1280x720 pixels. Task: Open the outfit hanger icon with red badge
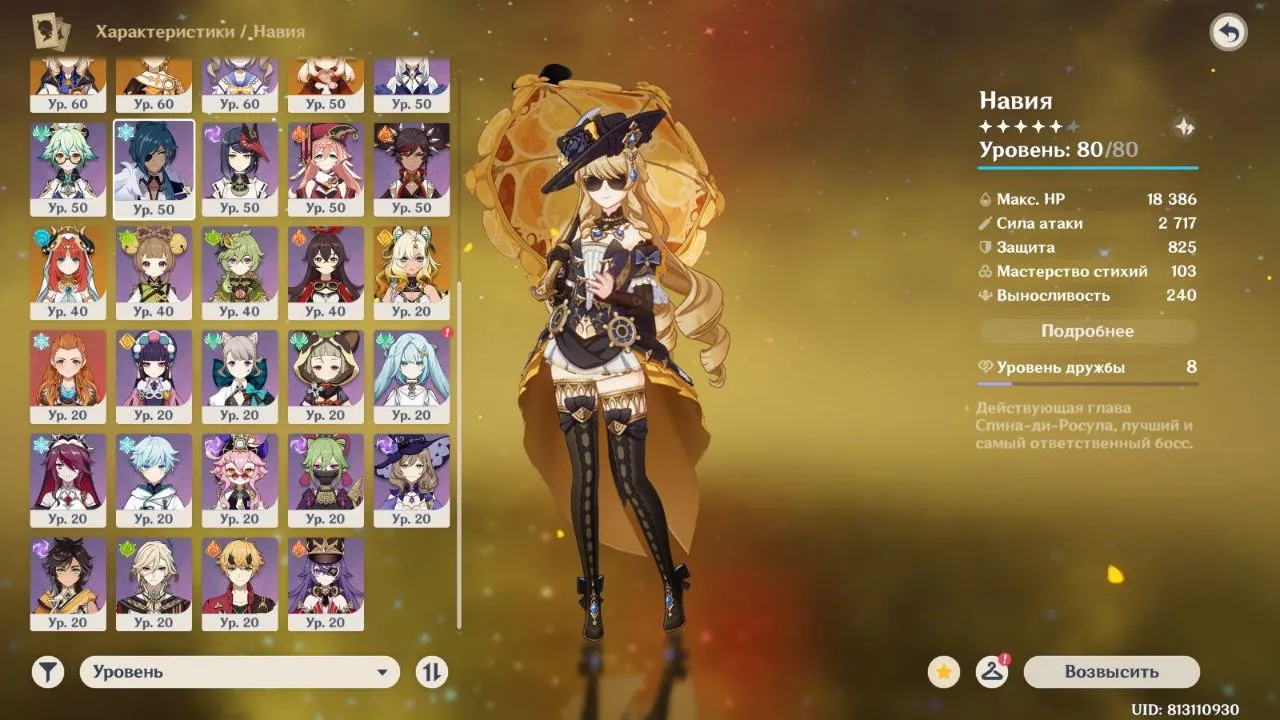pos(991,671)
